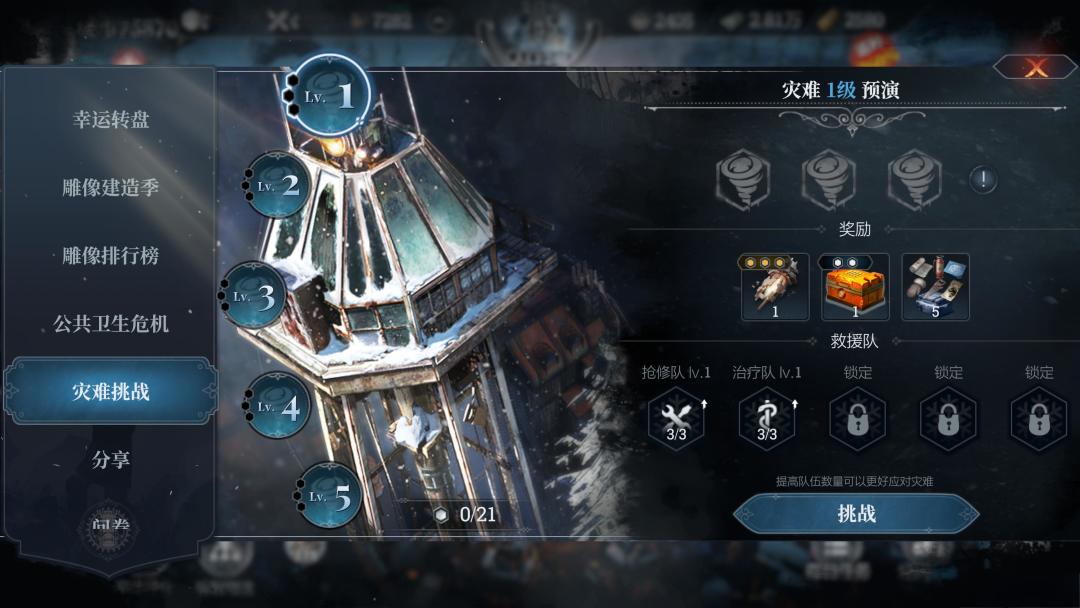1080x608 pixels.
Task: Select the 灾难挑战 disaster challenge tab
Action: click(x=110, y=391)
